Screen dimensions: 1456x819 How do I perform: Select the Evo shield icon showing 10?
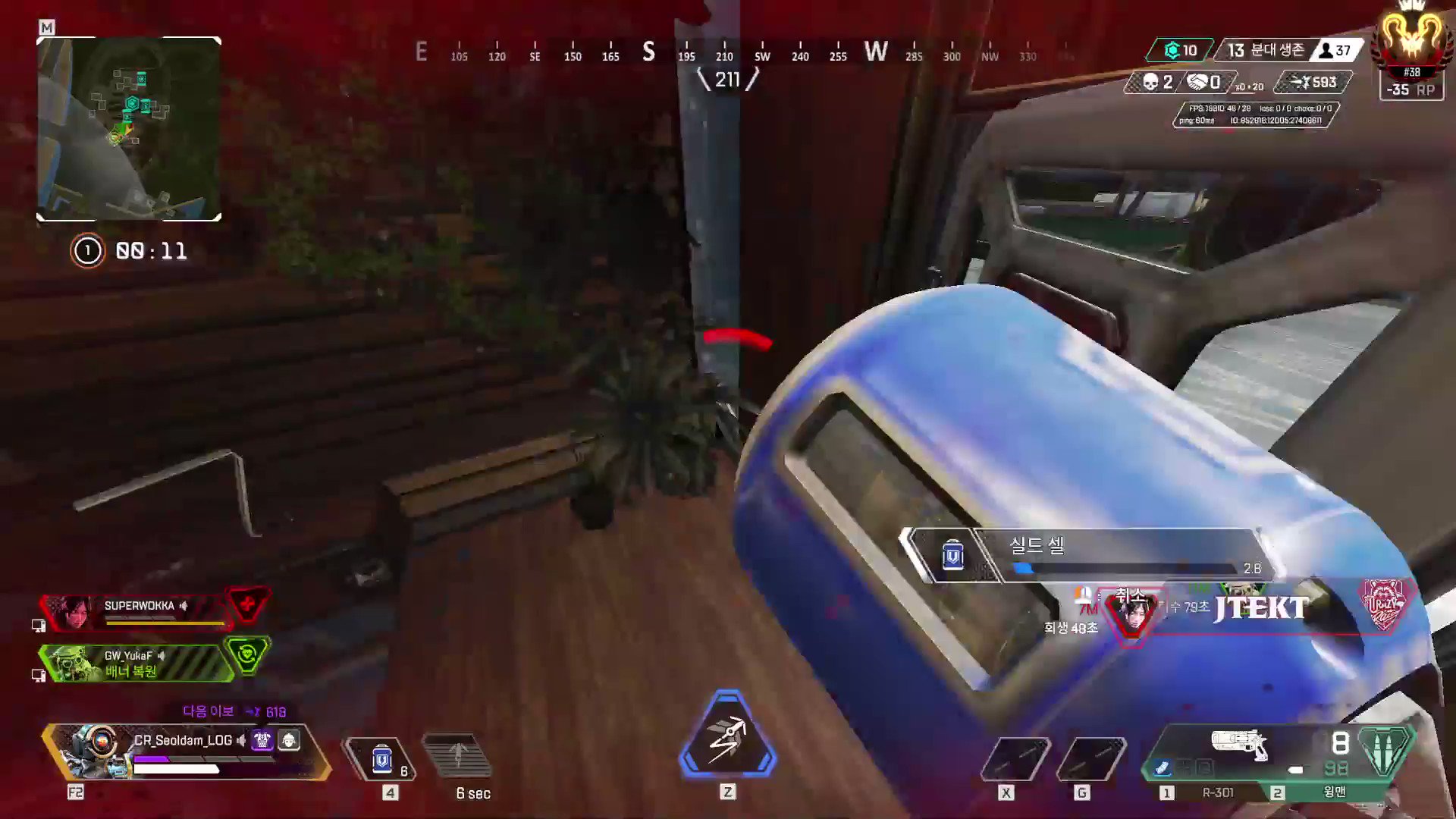click(1174, 51)
